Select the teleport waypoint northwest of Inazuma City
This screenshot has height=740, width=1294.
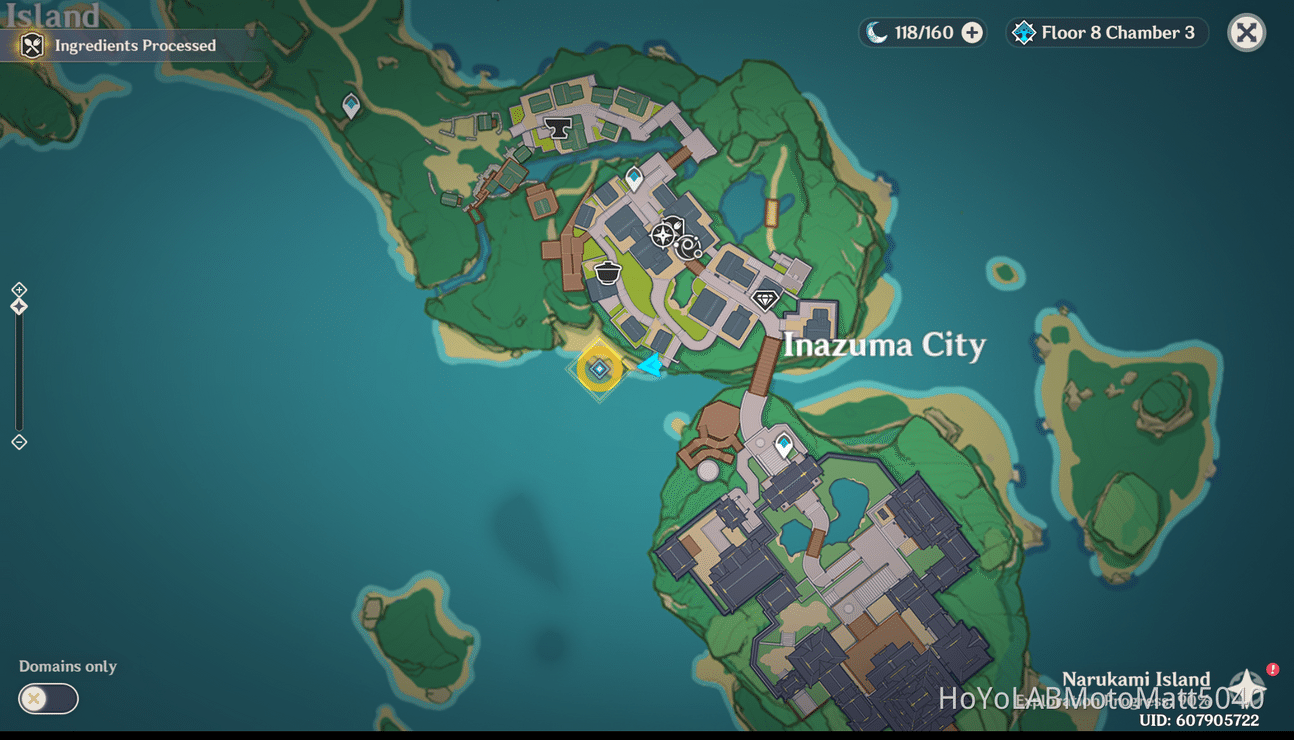point(349,103)
